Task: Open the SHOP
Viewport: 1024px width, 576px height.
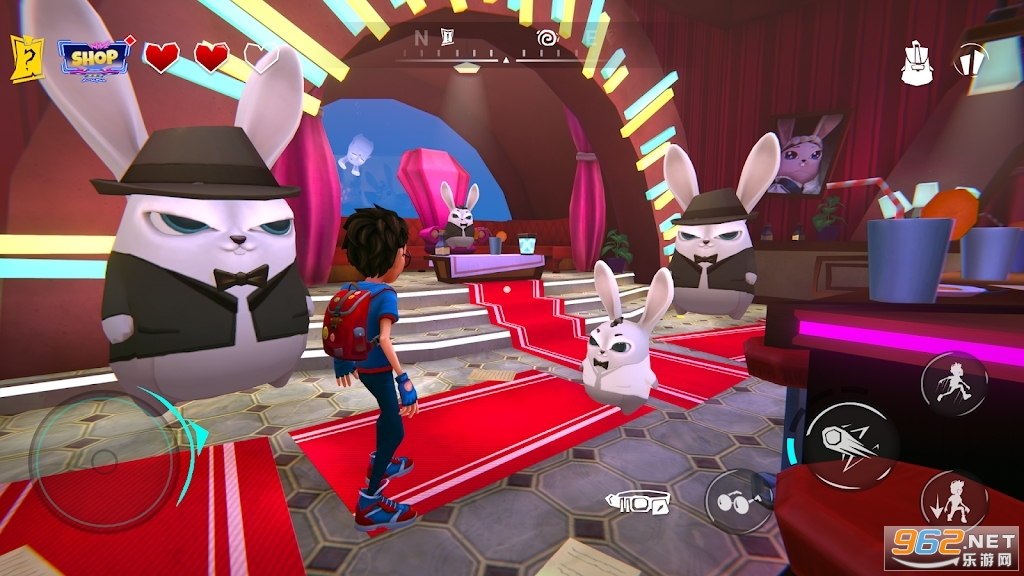Action: (x=95, y=58)
